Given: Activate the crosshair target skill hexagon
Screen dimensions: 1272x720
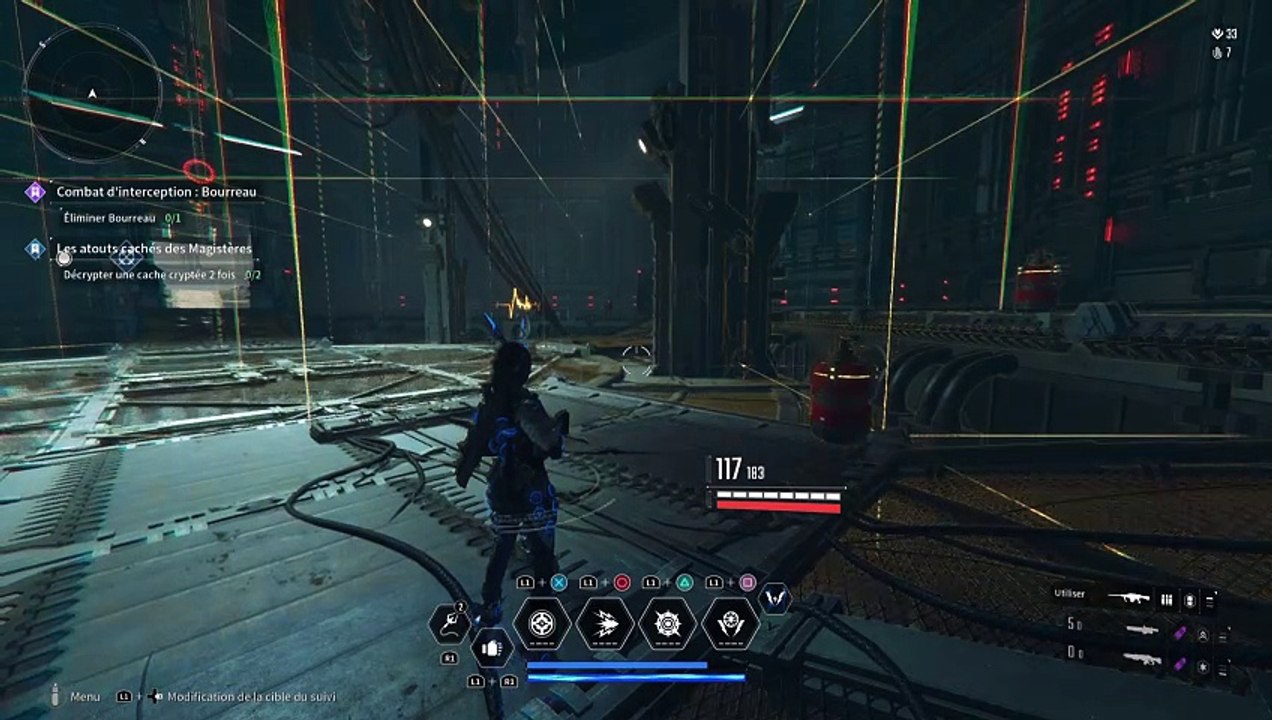Looking at the screenshot, I should (542, 624).
